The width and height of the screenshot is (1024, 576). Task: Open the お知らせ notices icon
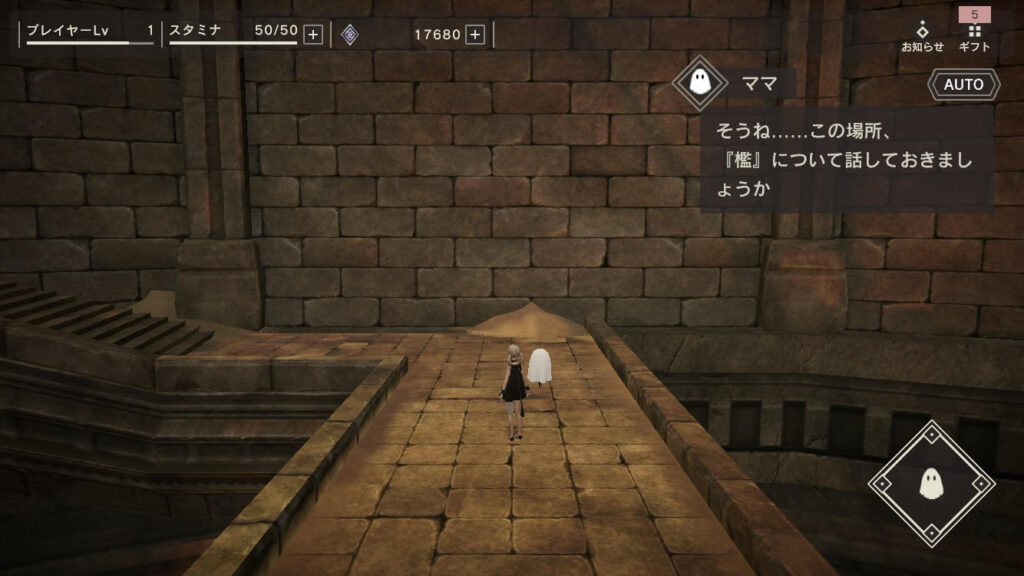(x=922, y=36)
